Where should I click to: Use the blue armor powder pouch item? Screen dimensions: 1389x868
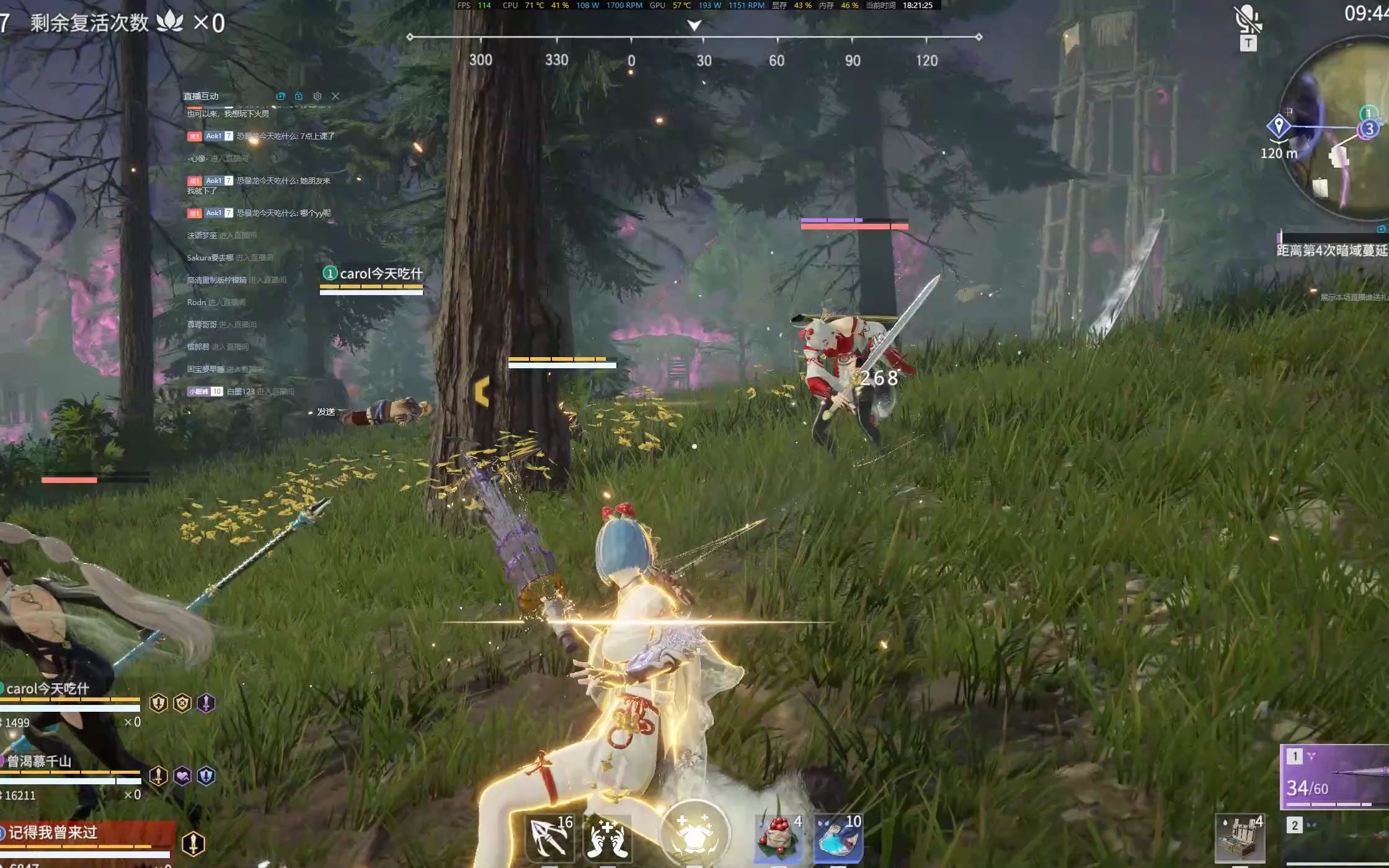837,838
